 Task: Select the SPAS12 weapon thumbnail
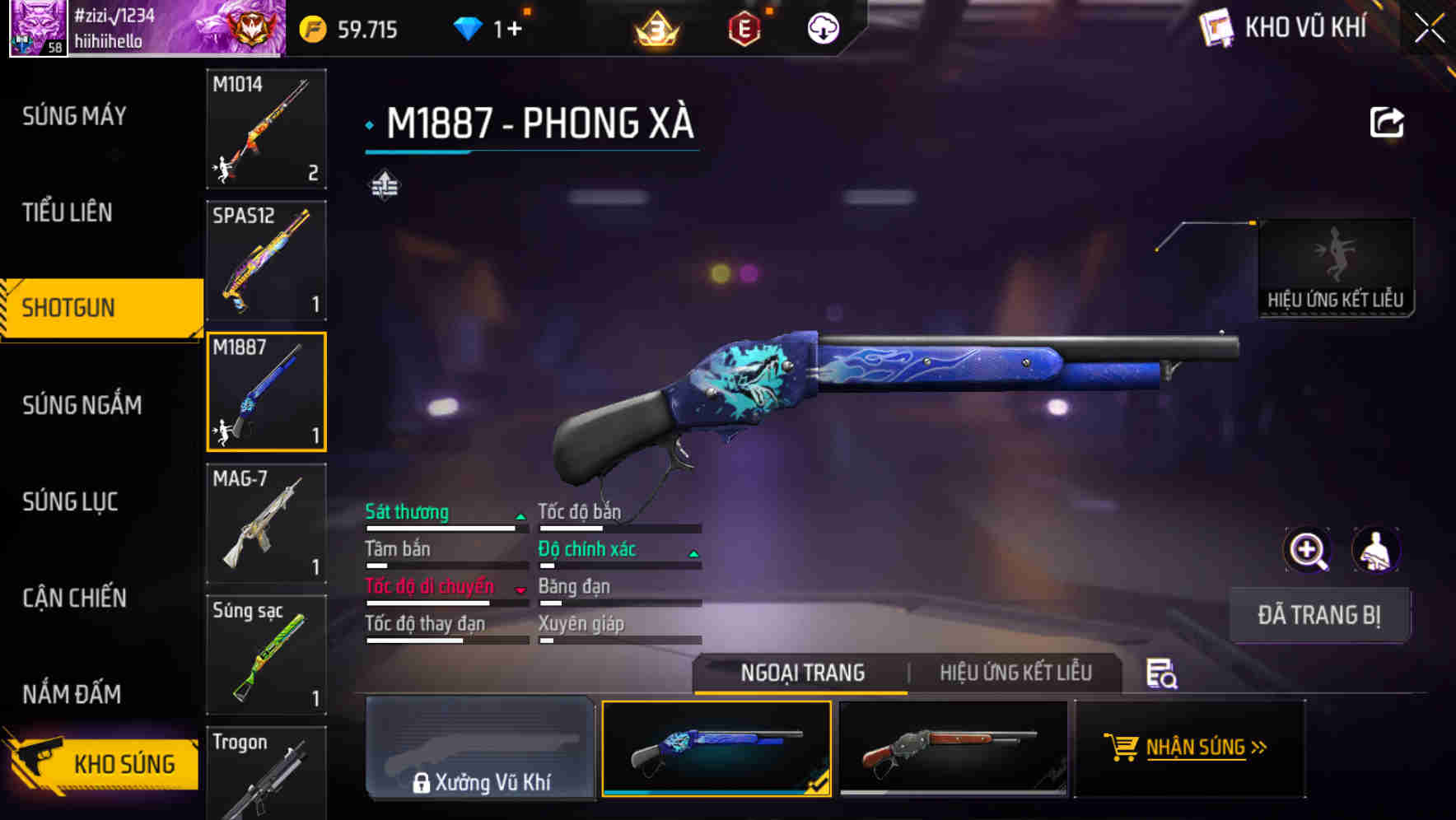pyautogui.click(x=265, y=260)
